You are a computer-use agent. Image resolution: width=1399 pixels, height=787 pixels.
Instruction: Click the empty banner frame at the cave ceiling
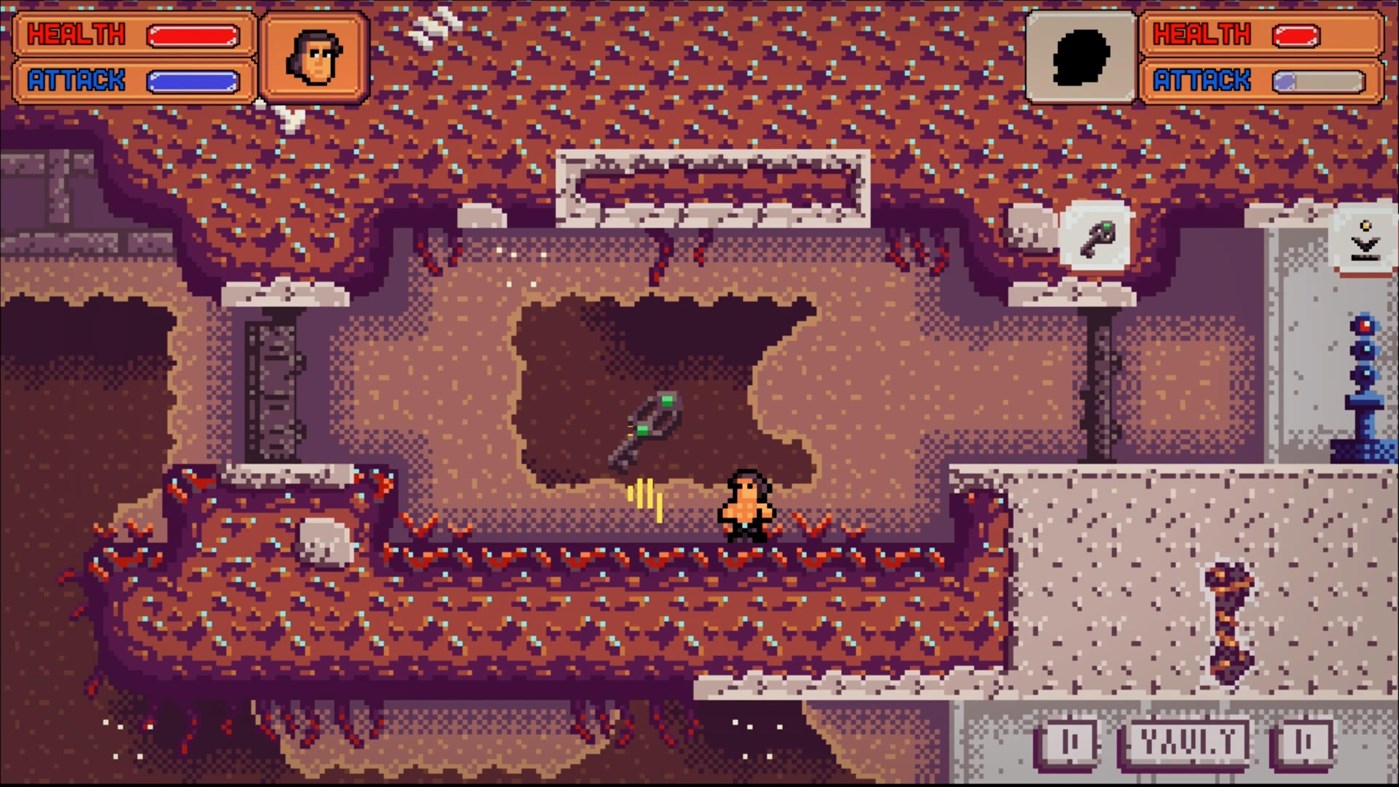click(x=714, y=178)
